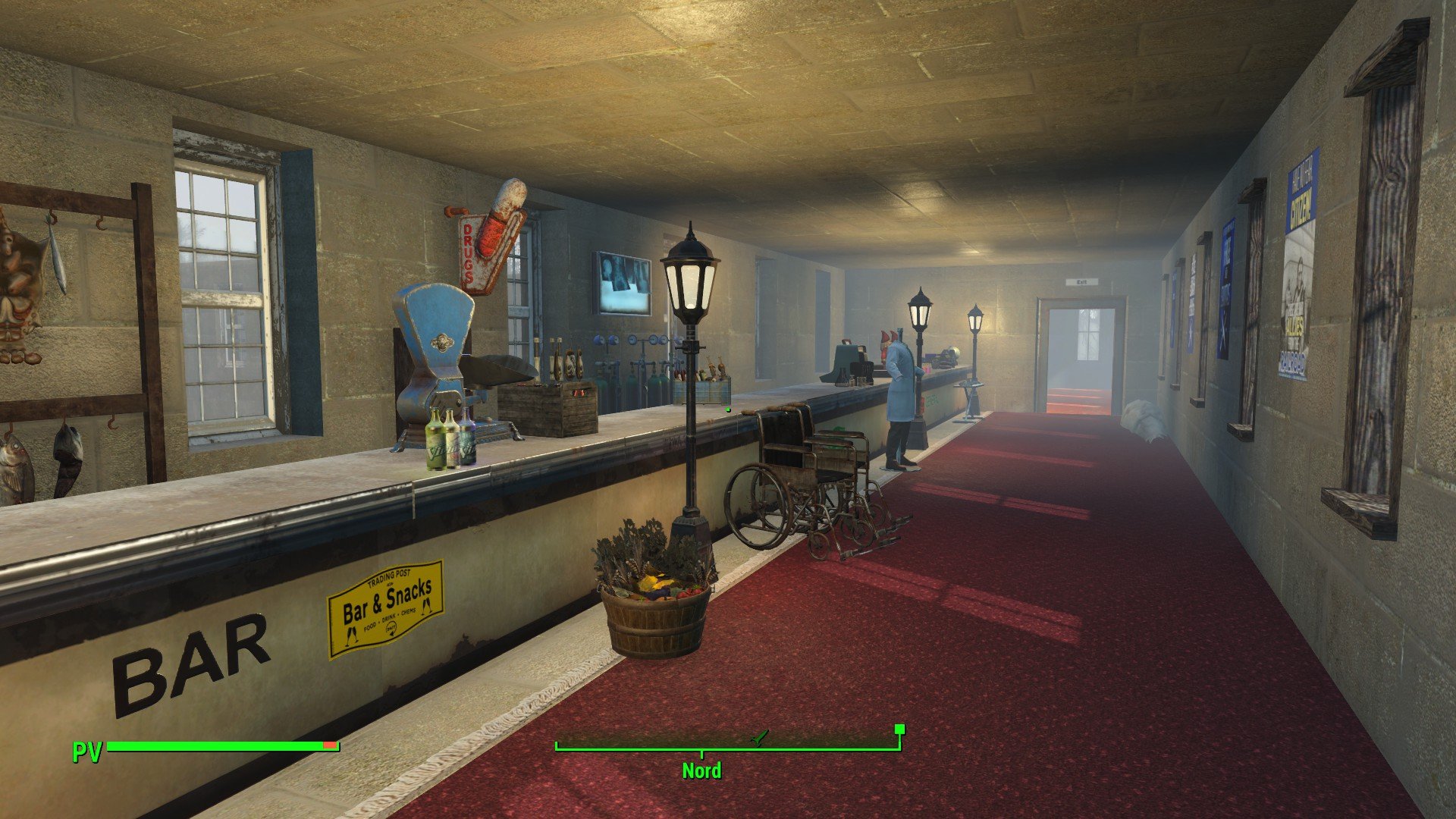Click the Nord heading on the compass
The height and width of the screenshot is (819, 1456).
[701, 770]
